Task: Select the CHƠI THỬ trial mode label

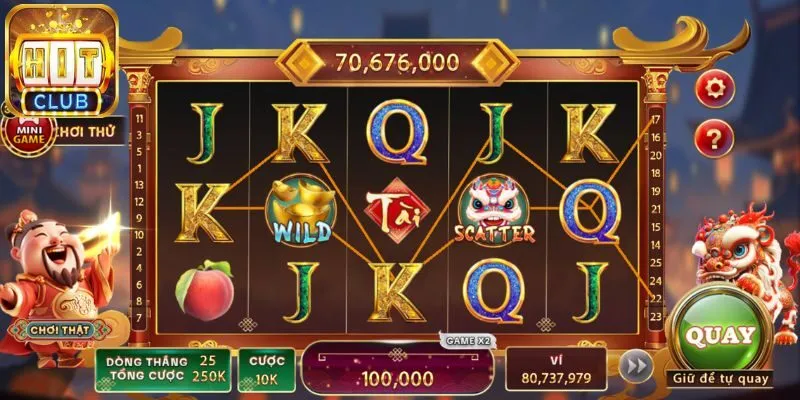Action: (90, 130)
